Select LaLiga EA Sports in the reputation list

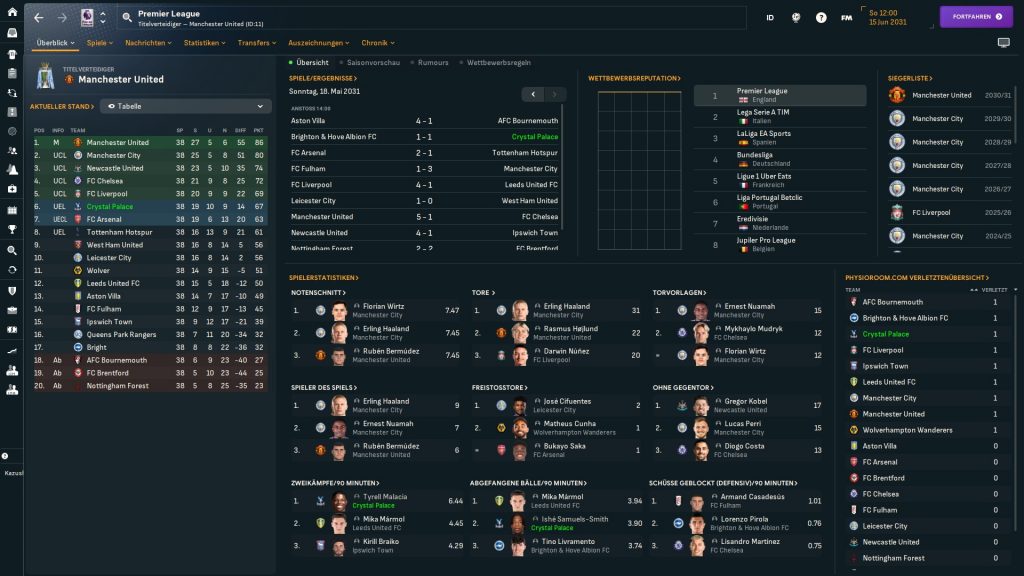point(764,137)
